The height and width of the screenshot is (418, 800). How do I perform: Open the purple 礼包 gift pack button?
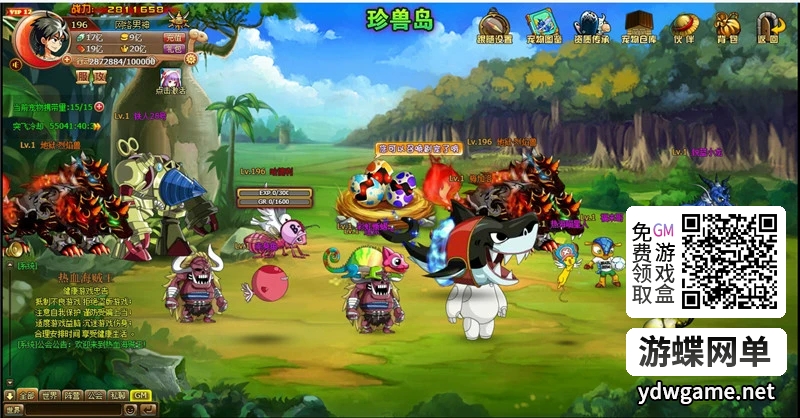point(175,48)
